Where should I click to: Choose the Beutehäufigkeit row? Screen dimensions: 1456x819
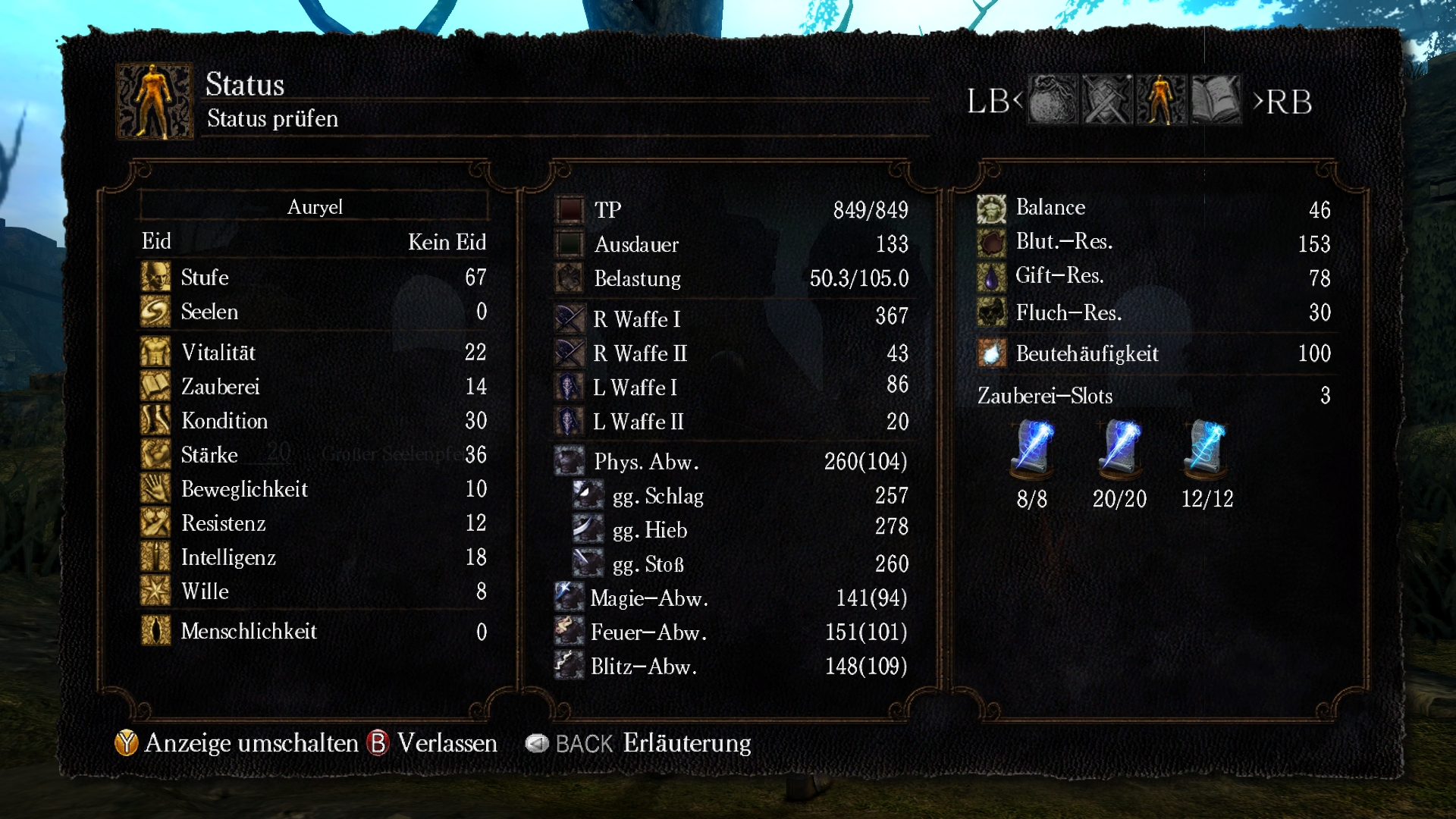coord(1153,353)
